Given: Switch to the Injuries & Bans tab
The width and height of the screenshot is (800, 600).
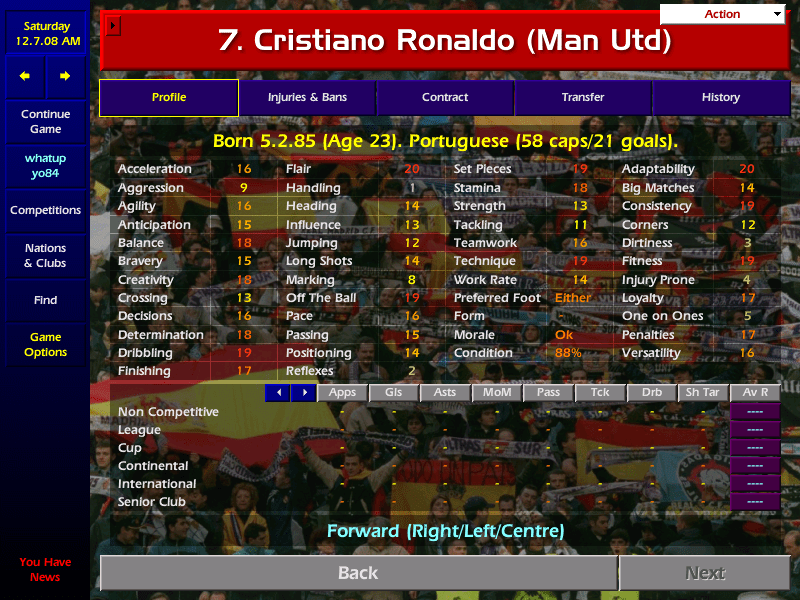Looking at the screenshot, I should point(307,98).
